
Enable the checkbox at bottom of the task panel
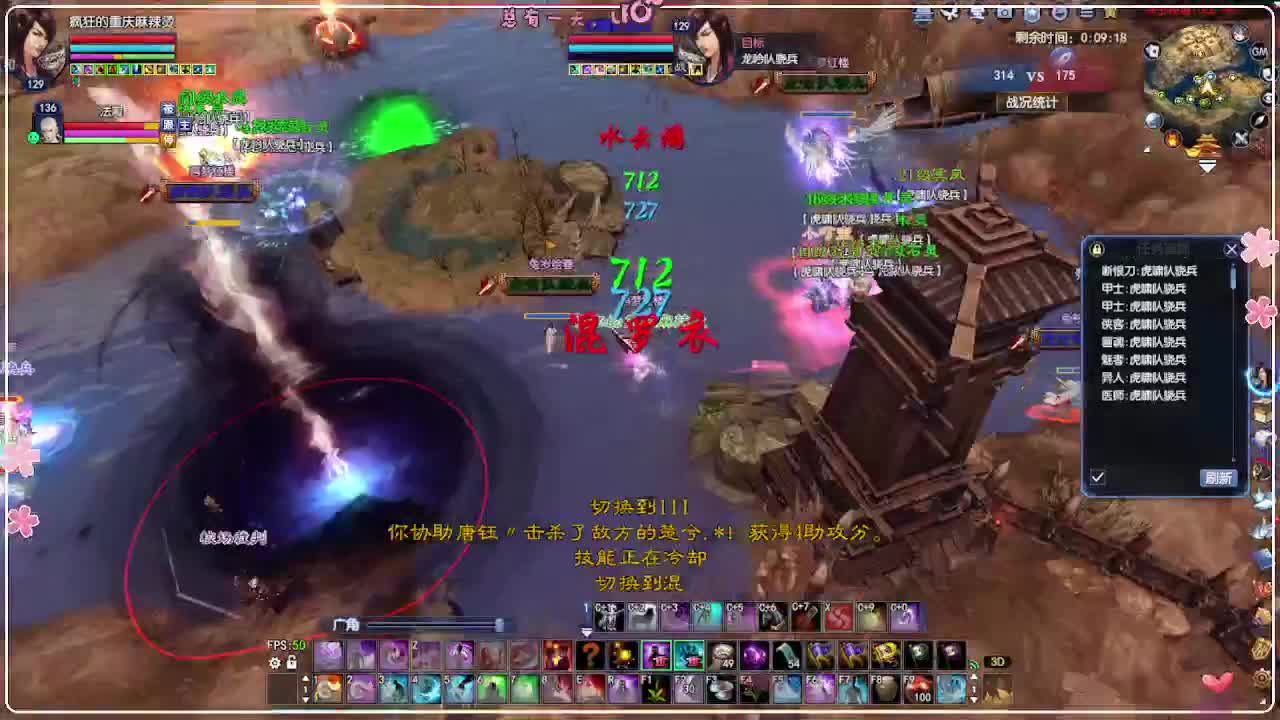tap(1098, 477)
